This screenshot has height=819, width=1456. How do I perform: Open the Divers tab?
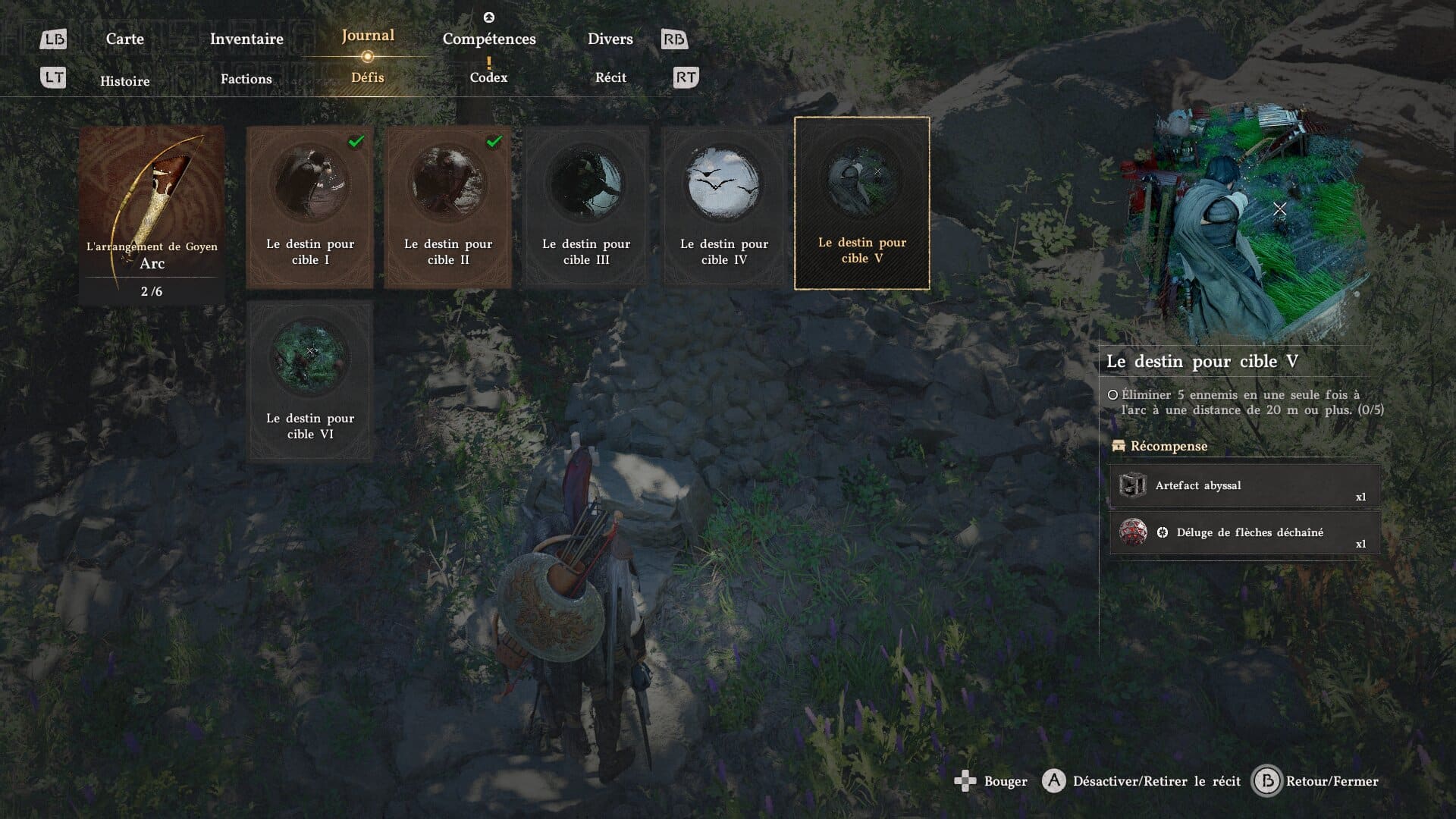(x=610, y=39)
